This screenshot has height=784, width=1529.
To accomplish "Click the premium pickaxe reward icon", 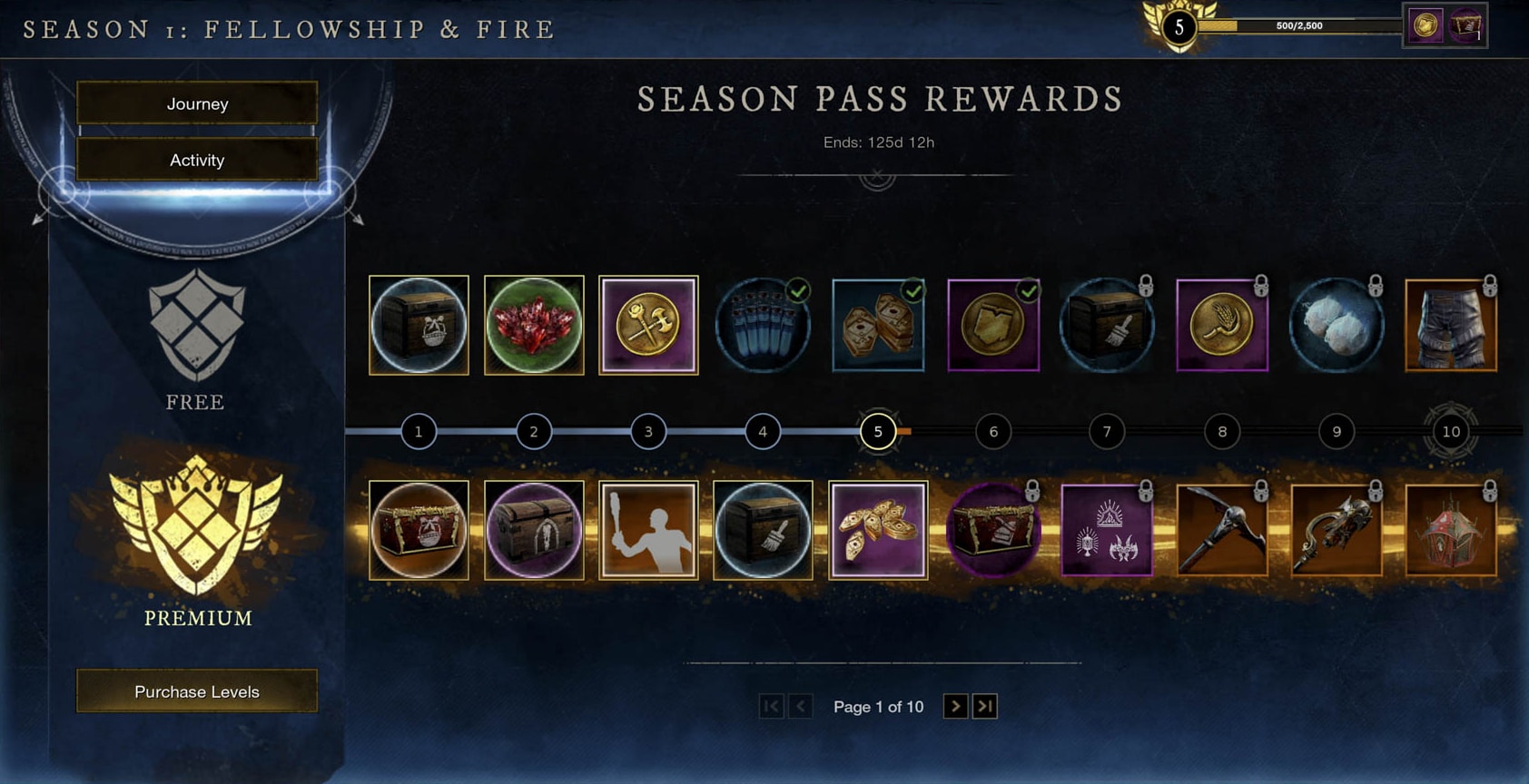I will click(x=1222, y=530).
